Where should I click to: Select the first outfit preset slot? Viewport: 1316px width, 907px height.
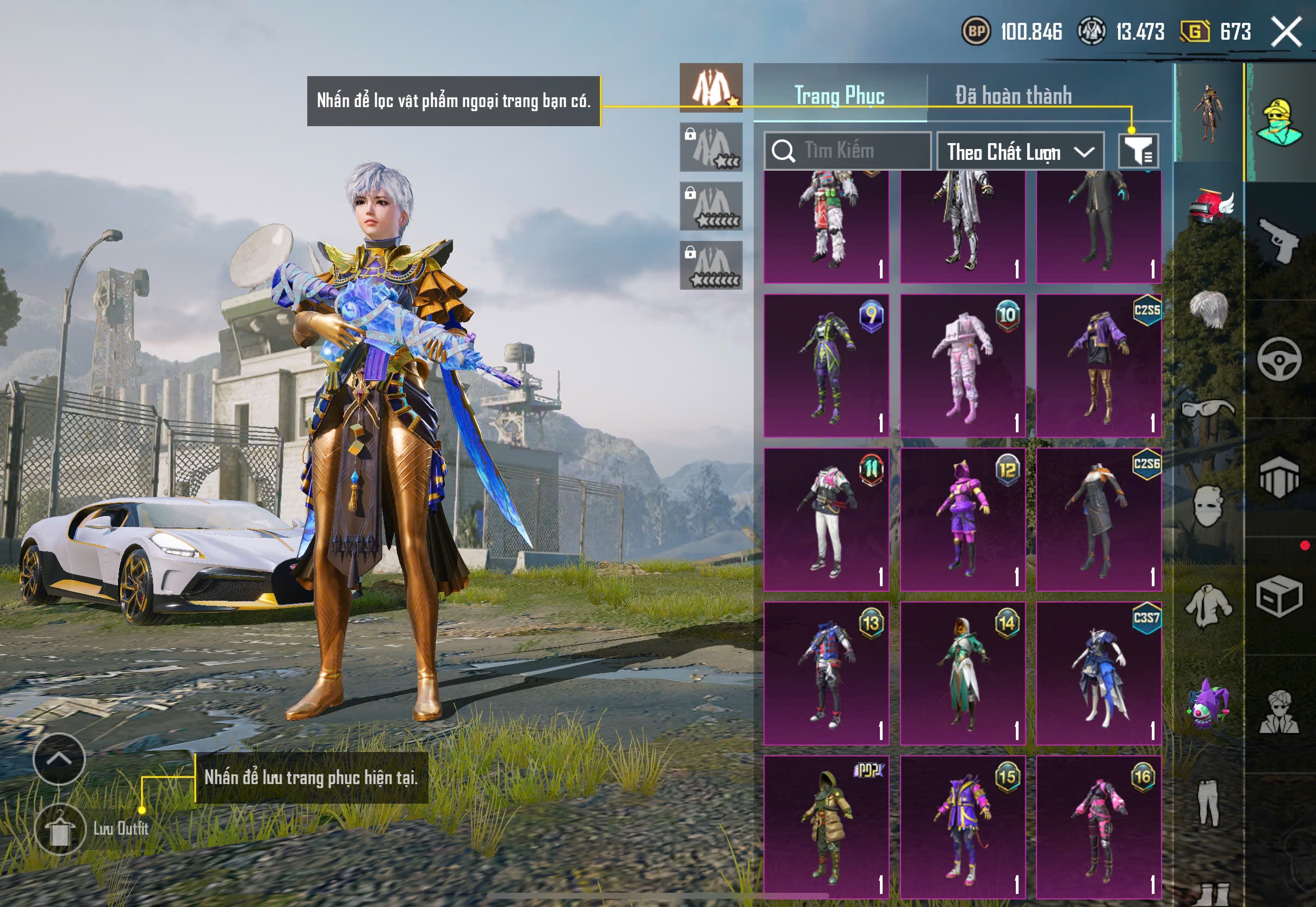click(x=711, y=88)
